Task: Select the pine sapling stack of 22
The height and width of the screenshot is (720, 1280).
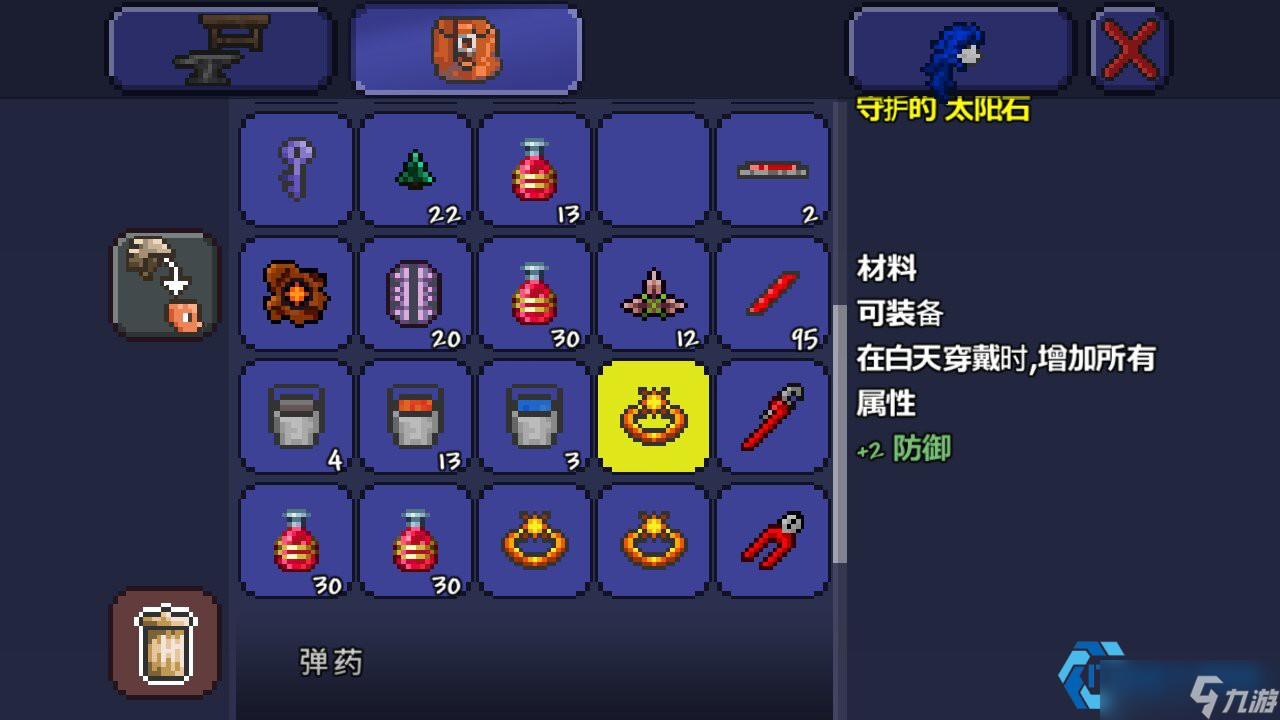Action: click(x=415, y=168)
